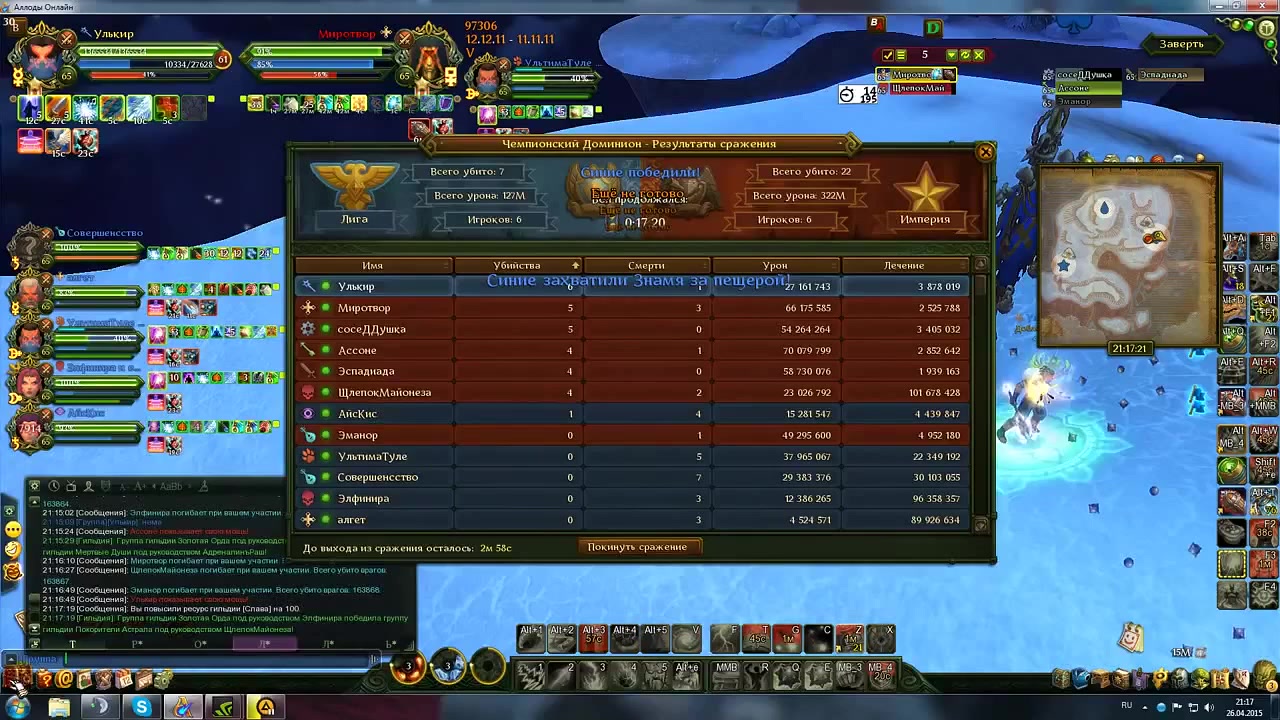
Task: Select player Ассоне in the results list
Action: [632, 350]
